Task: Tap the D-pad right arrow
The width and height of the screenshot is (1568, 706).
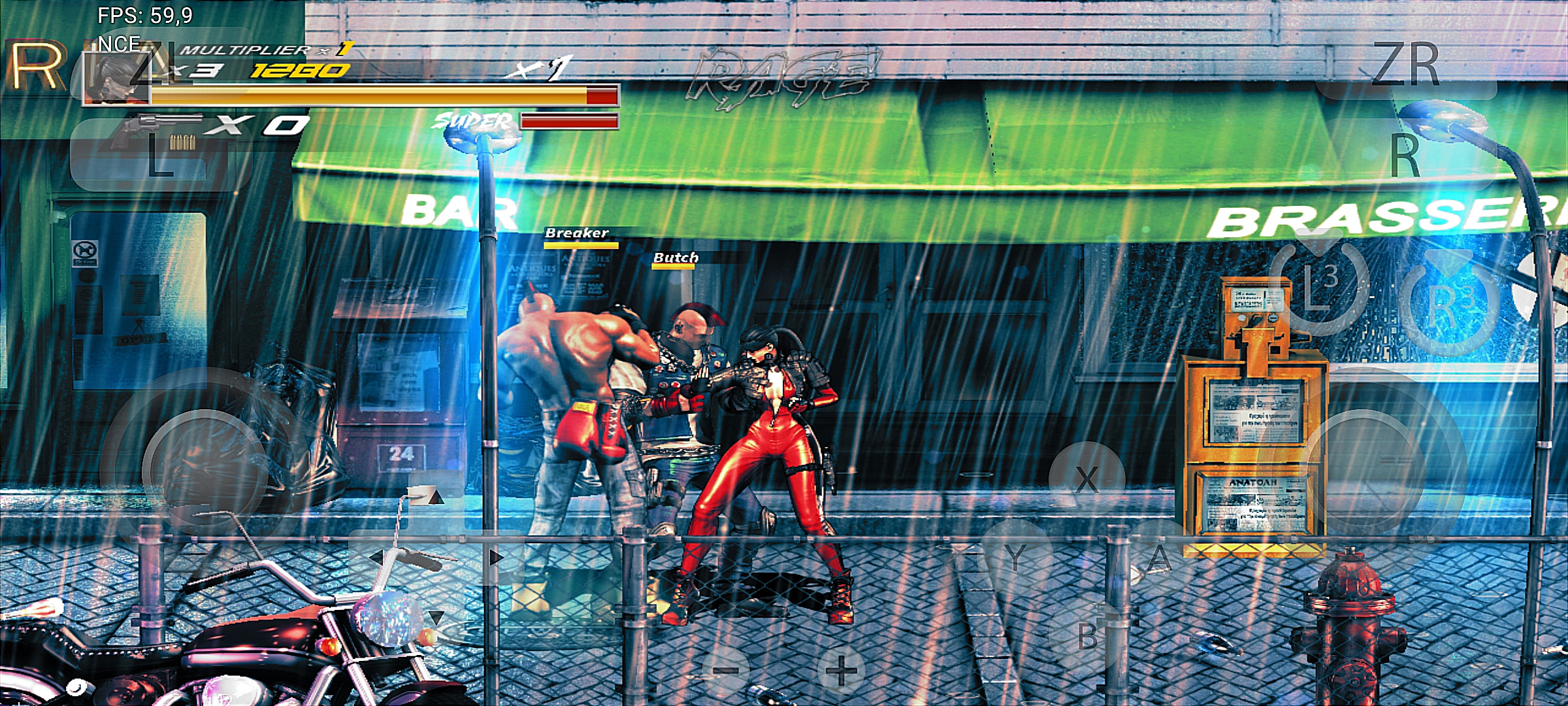Action: 495,558
